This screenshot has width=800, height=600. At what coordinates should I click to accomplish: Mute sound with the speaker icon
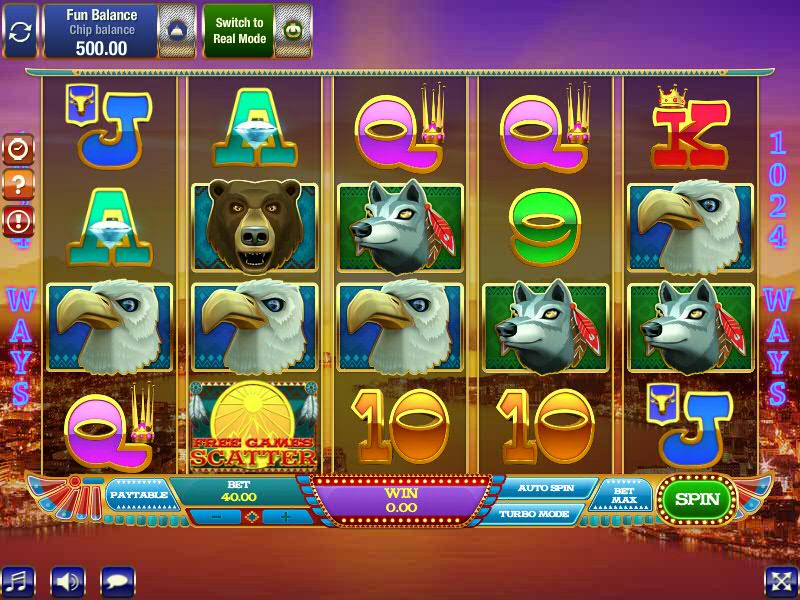point(68,581)
